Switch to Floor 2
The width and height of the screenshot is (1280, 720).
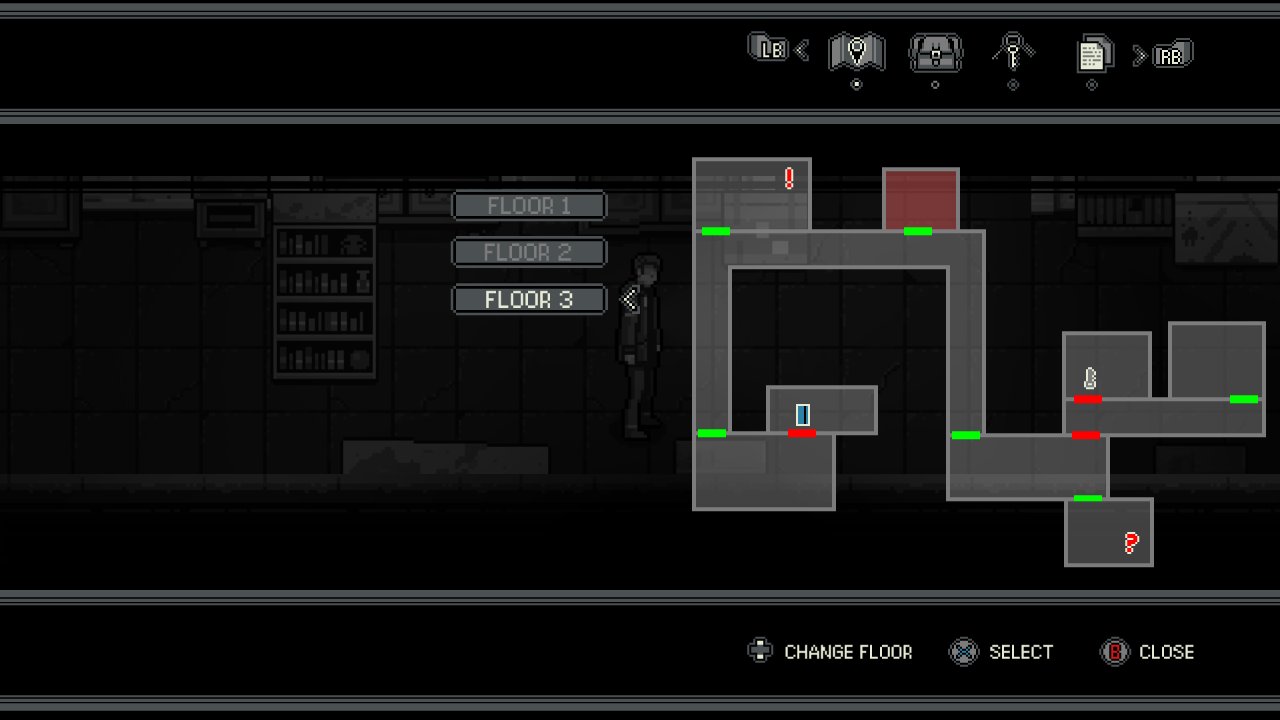tap(529, 252)
